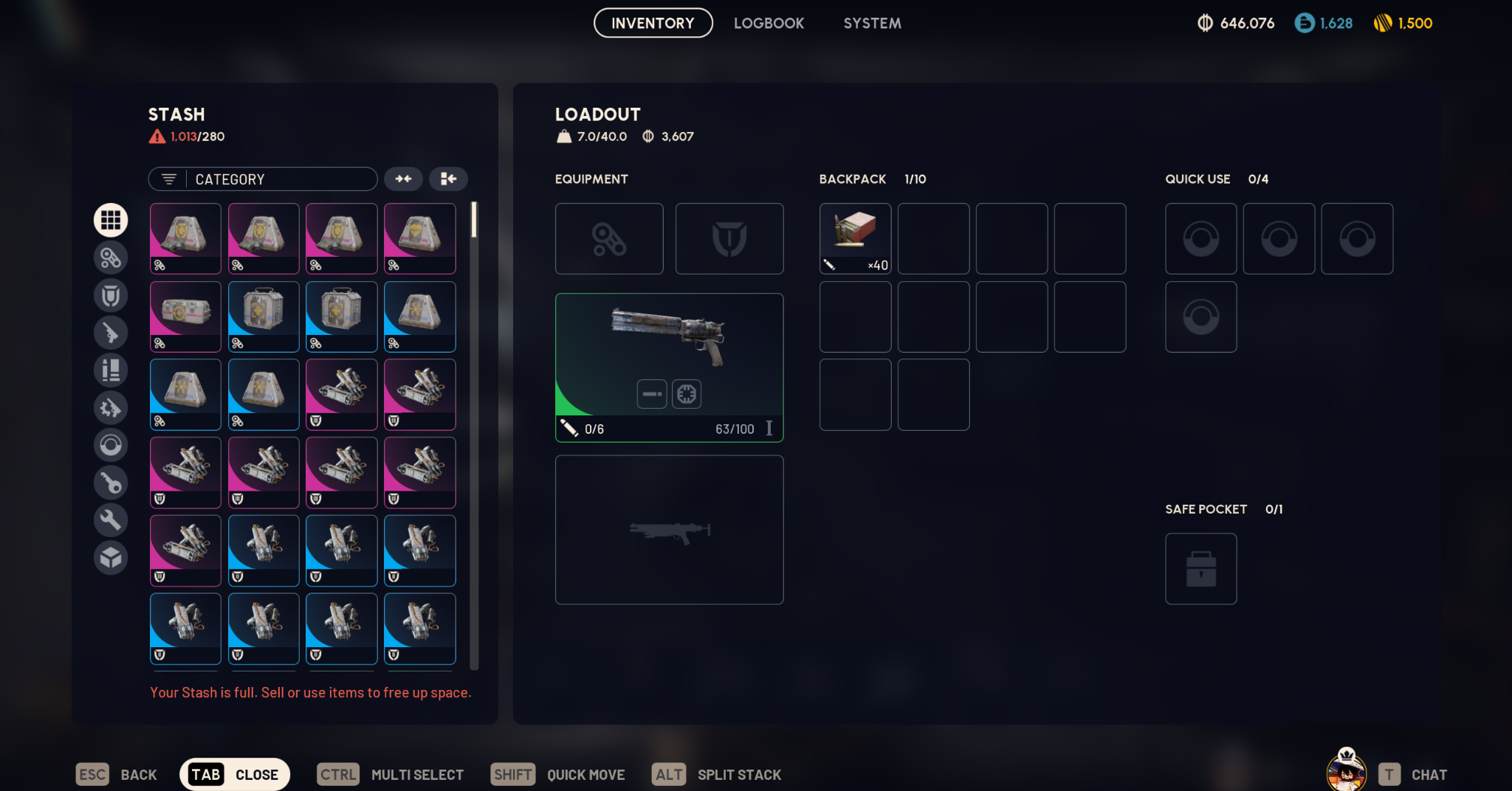Screen dimensions: 1512x791
Task: Filter stash by wrench tools category
Action: [x=111, y=520]
